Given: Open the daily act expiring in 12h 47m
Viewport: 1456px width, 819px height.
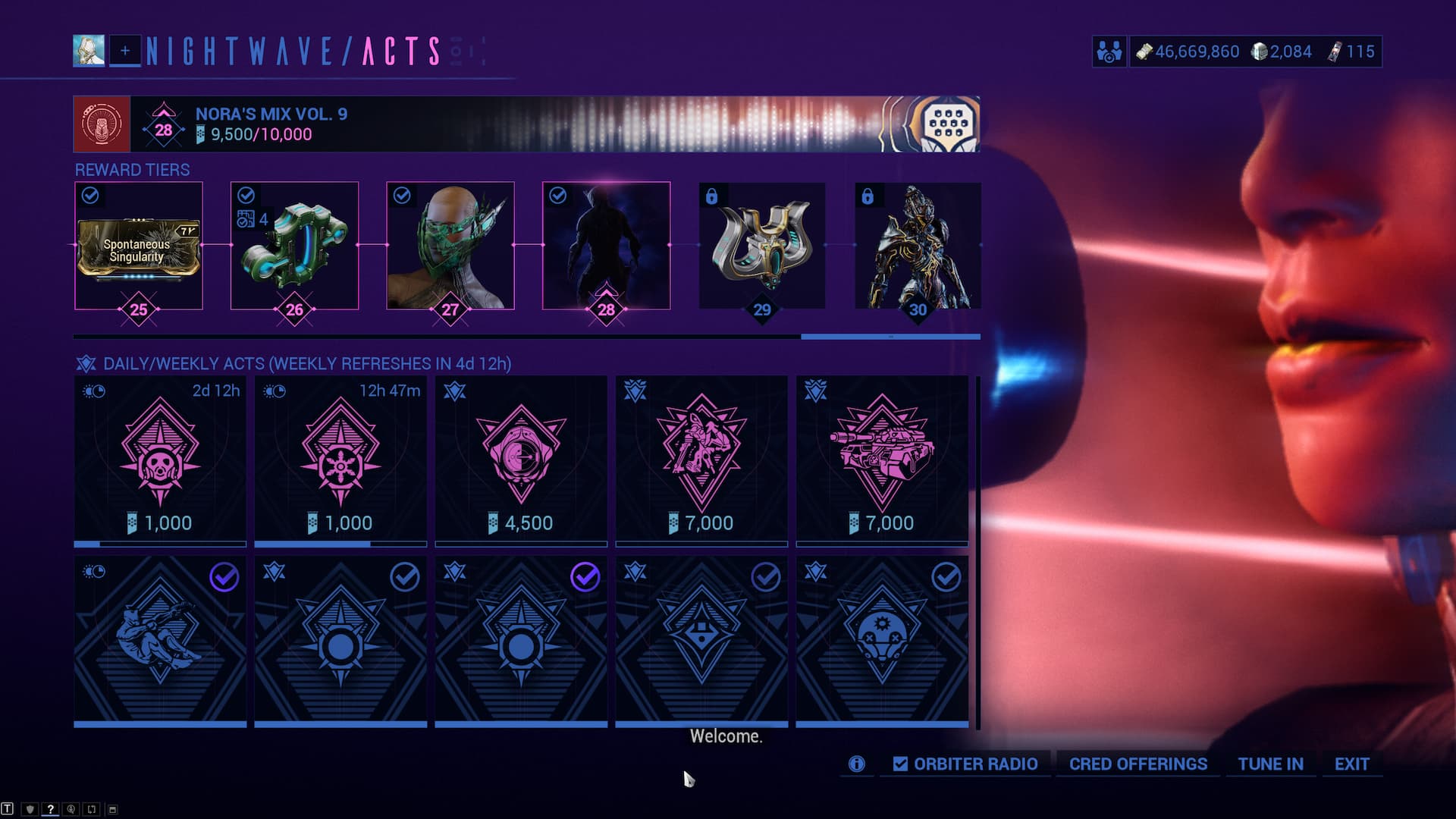Looking at the screenshot, I should point(340,460).
